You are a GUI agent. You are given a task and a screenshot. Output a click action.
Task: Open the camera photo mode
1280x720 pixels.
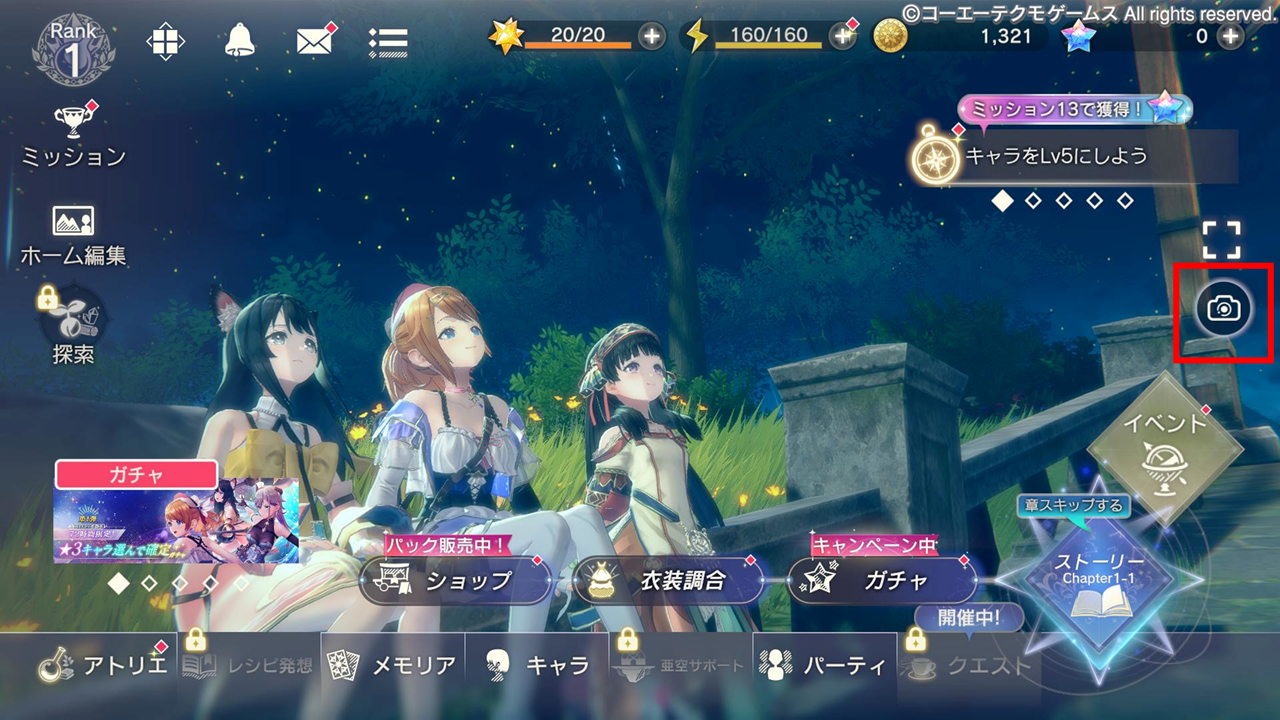point(1223,310)
